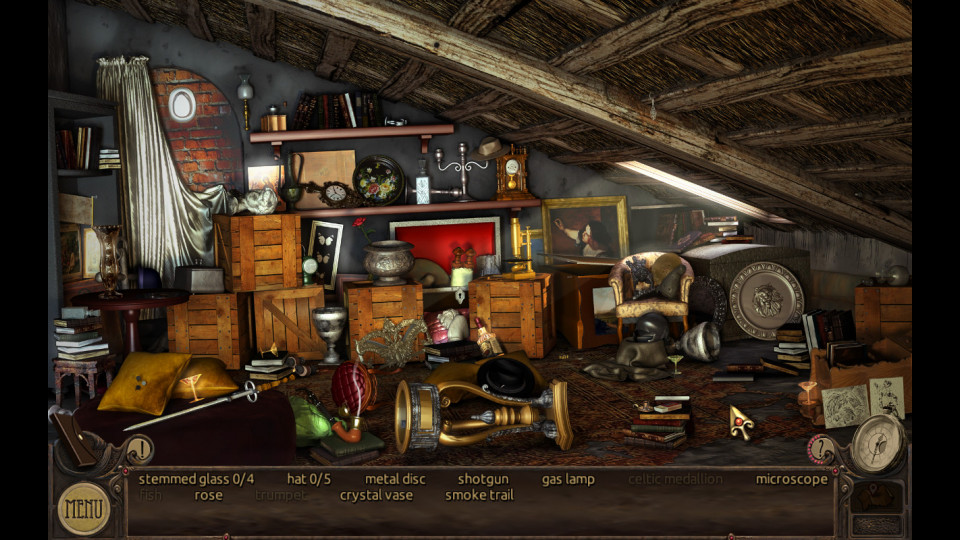Viewport: 960px width, 540px height.
Task: Select "smoke trail" in the item list
Action: click(x=478, y=495)
